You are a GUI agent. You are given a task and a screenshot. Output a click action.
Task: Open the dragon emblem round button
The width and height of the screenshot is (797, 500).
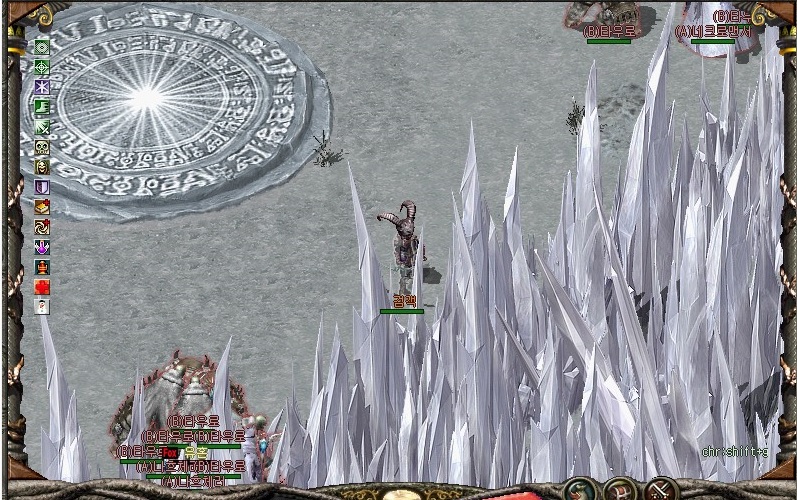(579, 490)
